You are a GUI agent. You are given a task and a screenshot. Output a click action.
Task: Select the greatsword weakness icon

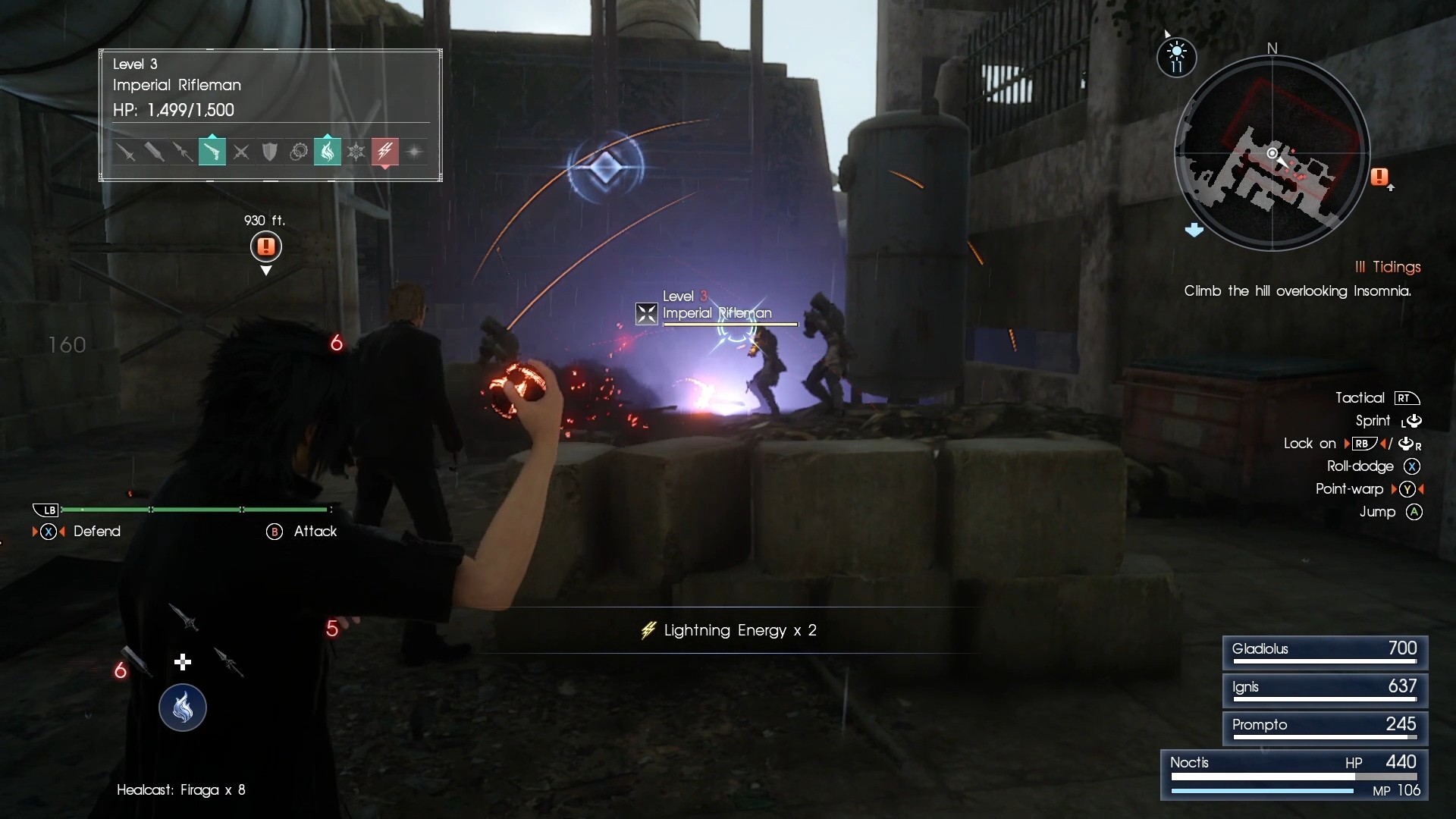point(155,152)
